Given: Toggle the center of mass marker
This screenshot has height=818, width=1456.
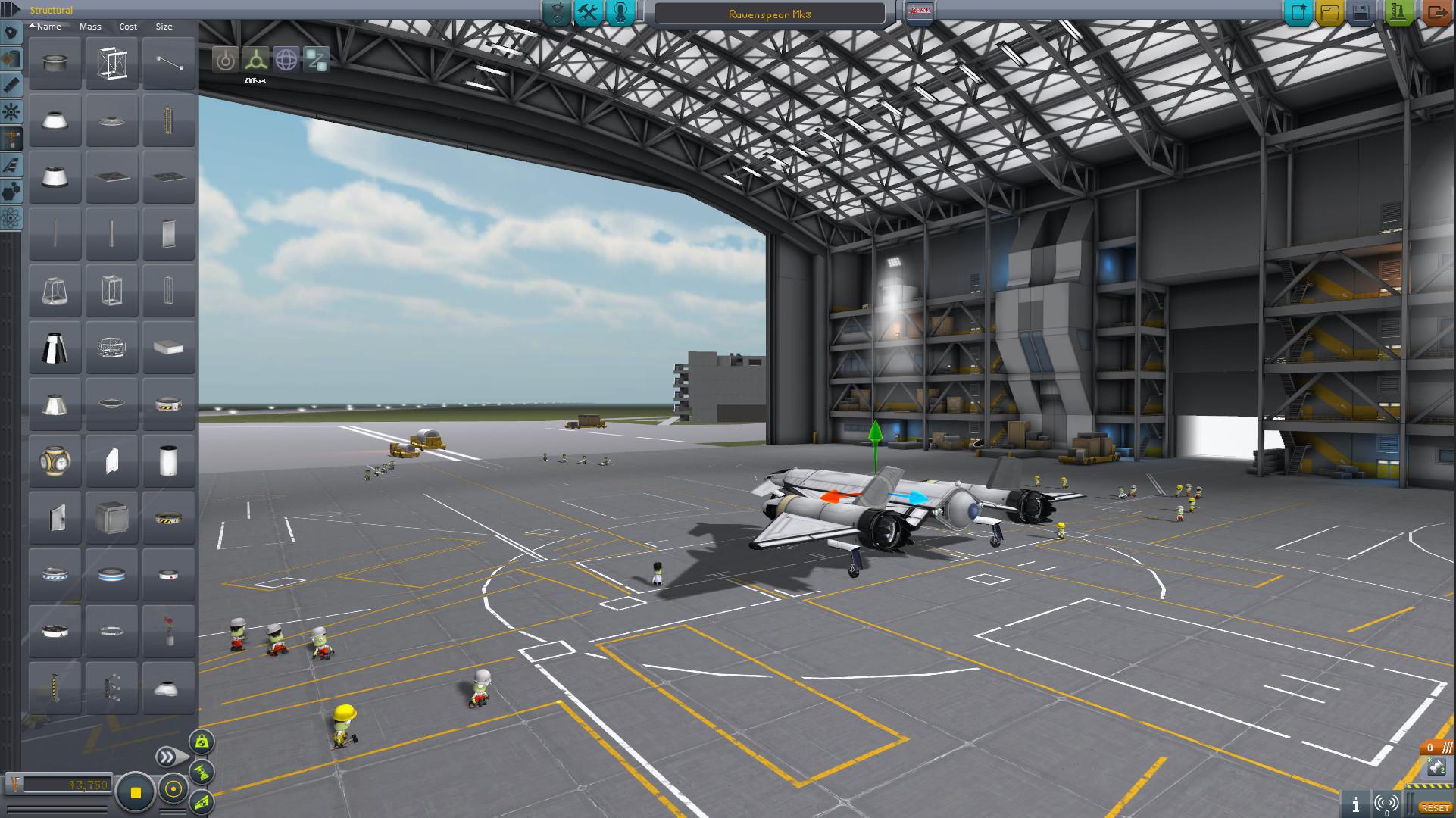Looking at the screenshot, I should click(x=202, y=742).
